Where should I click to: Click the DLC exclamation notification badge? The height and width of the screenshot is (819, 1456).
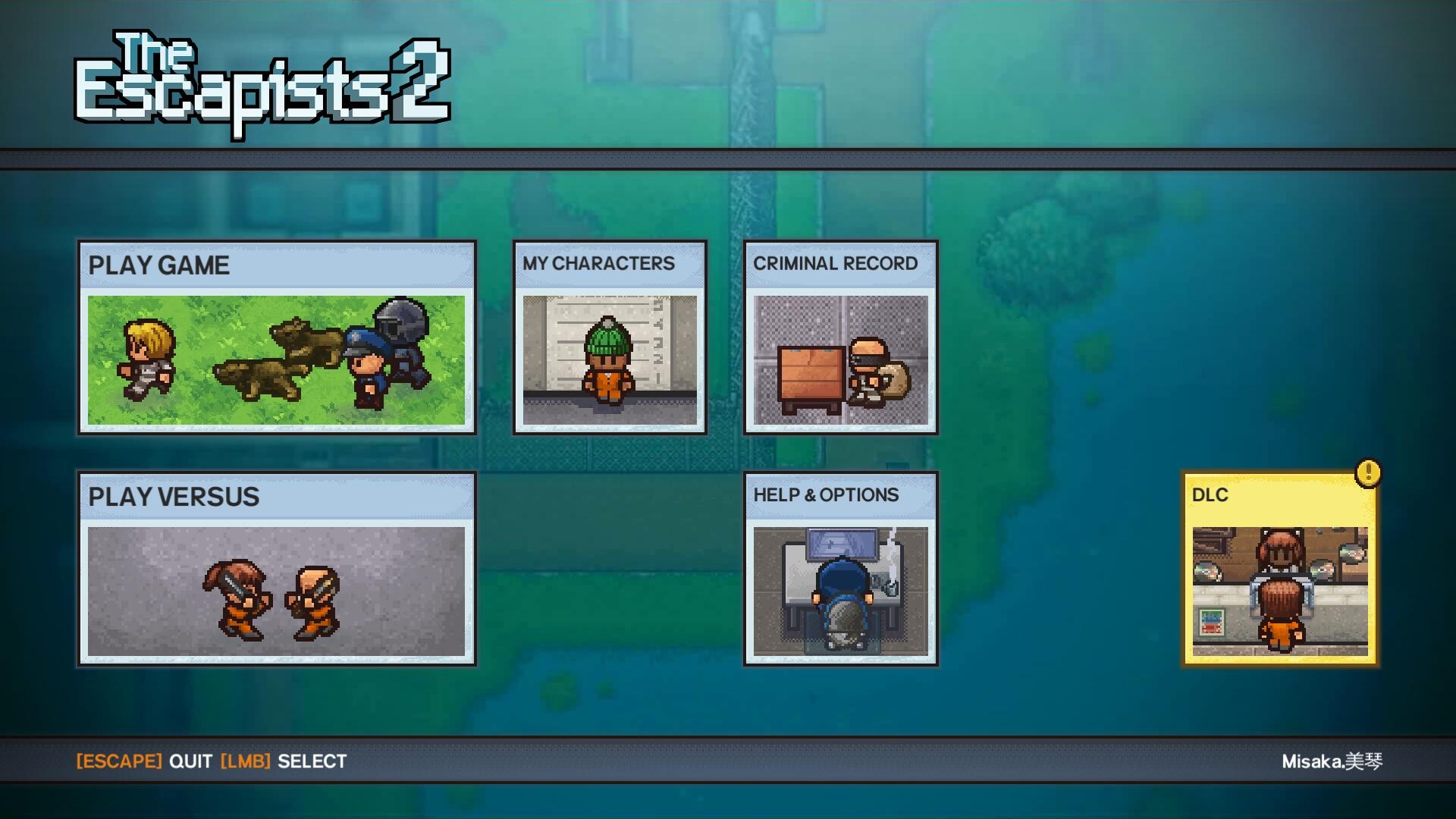(x=1368, y=473)
